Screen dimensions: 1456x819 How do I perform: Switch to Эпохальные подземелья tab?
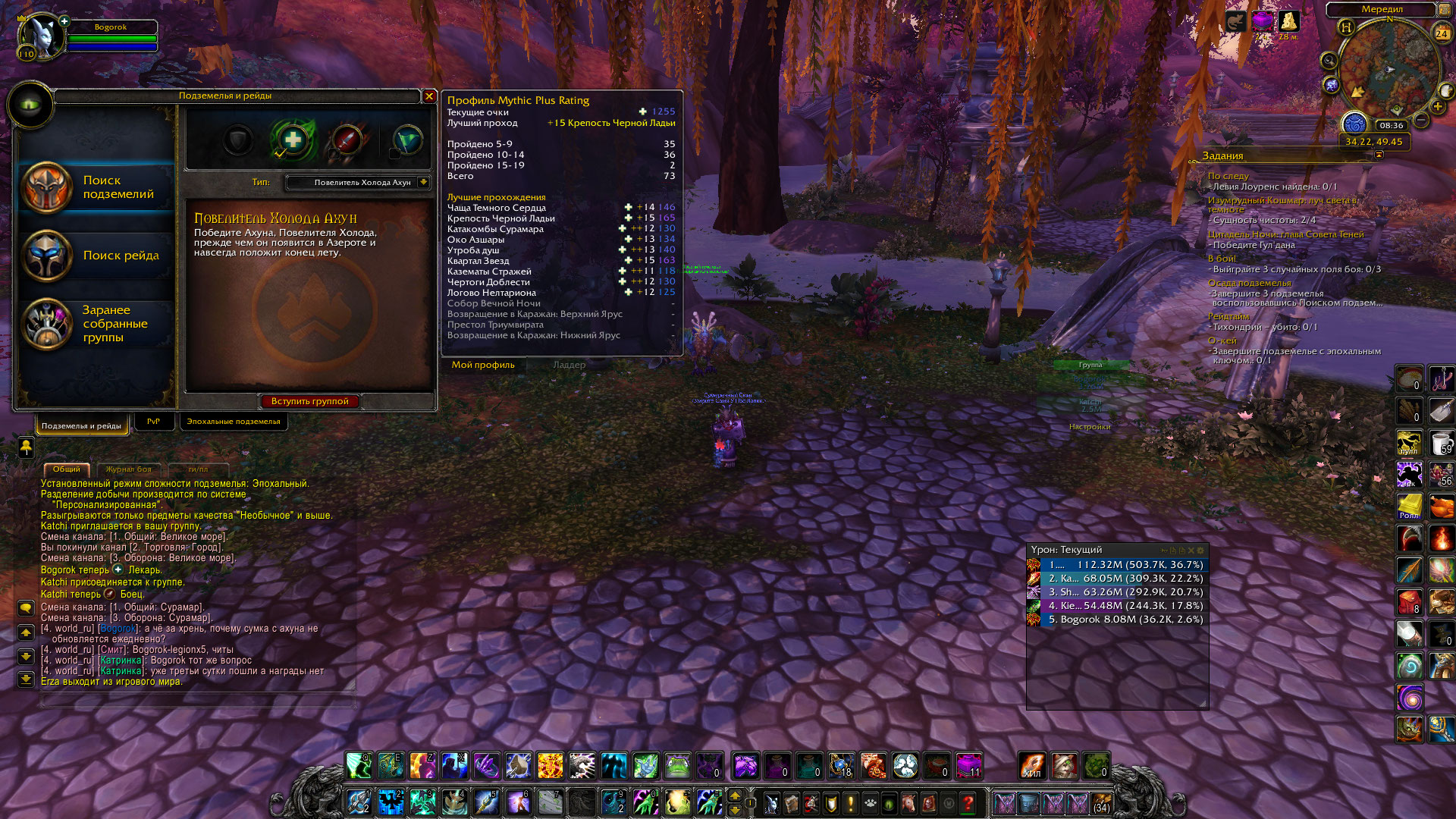point(234,422)
